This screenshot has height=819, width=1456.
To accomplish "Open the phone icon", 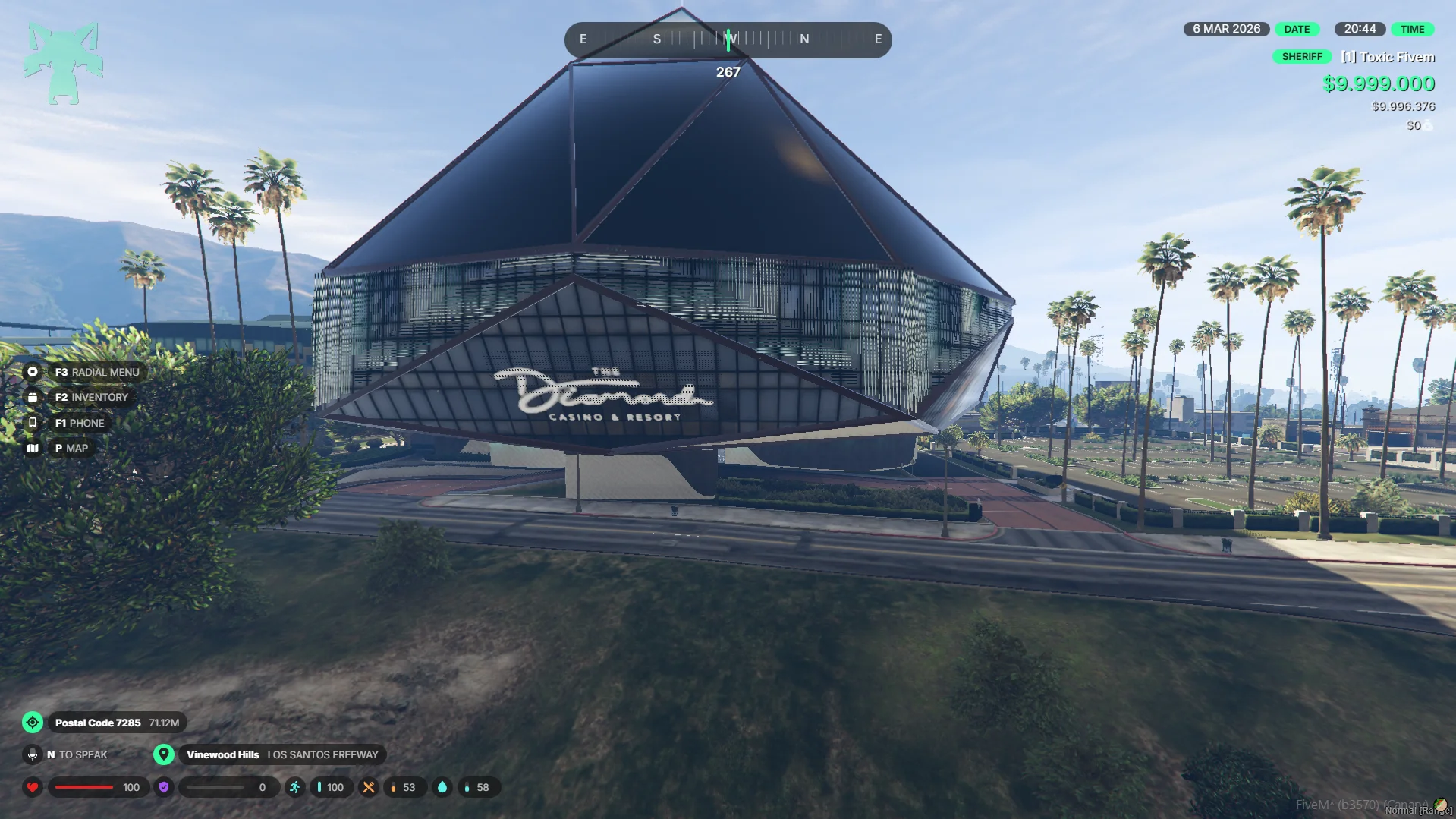I will (x=33, y=423).
